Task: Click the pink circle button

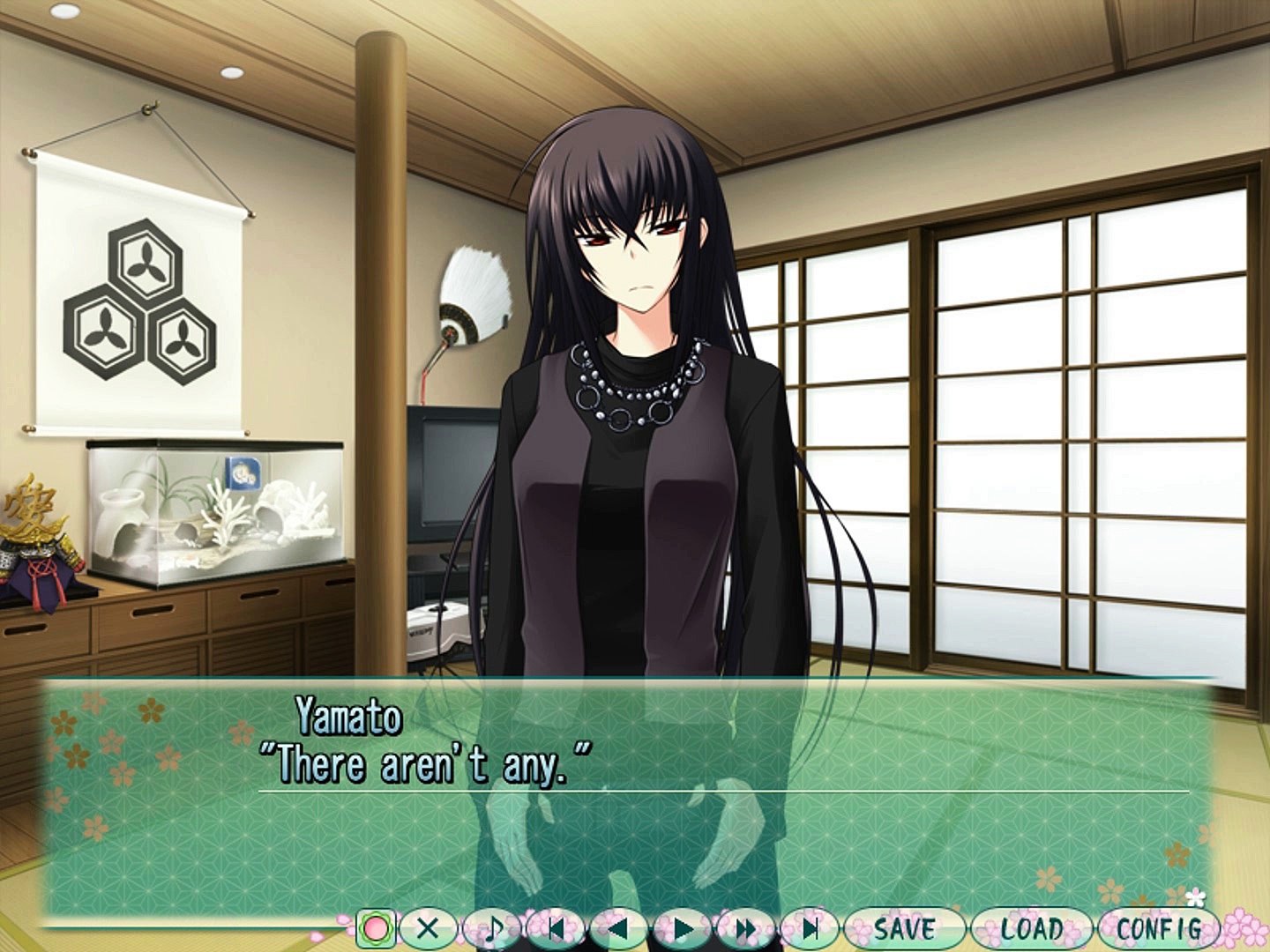Action: [376, 928]
